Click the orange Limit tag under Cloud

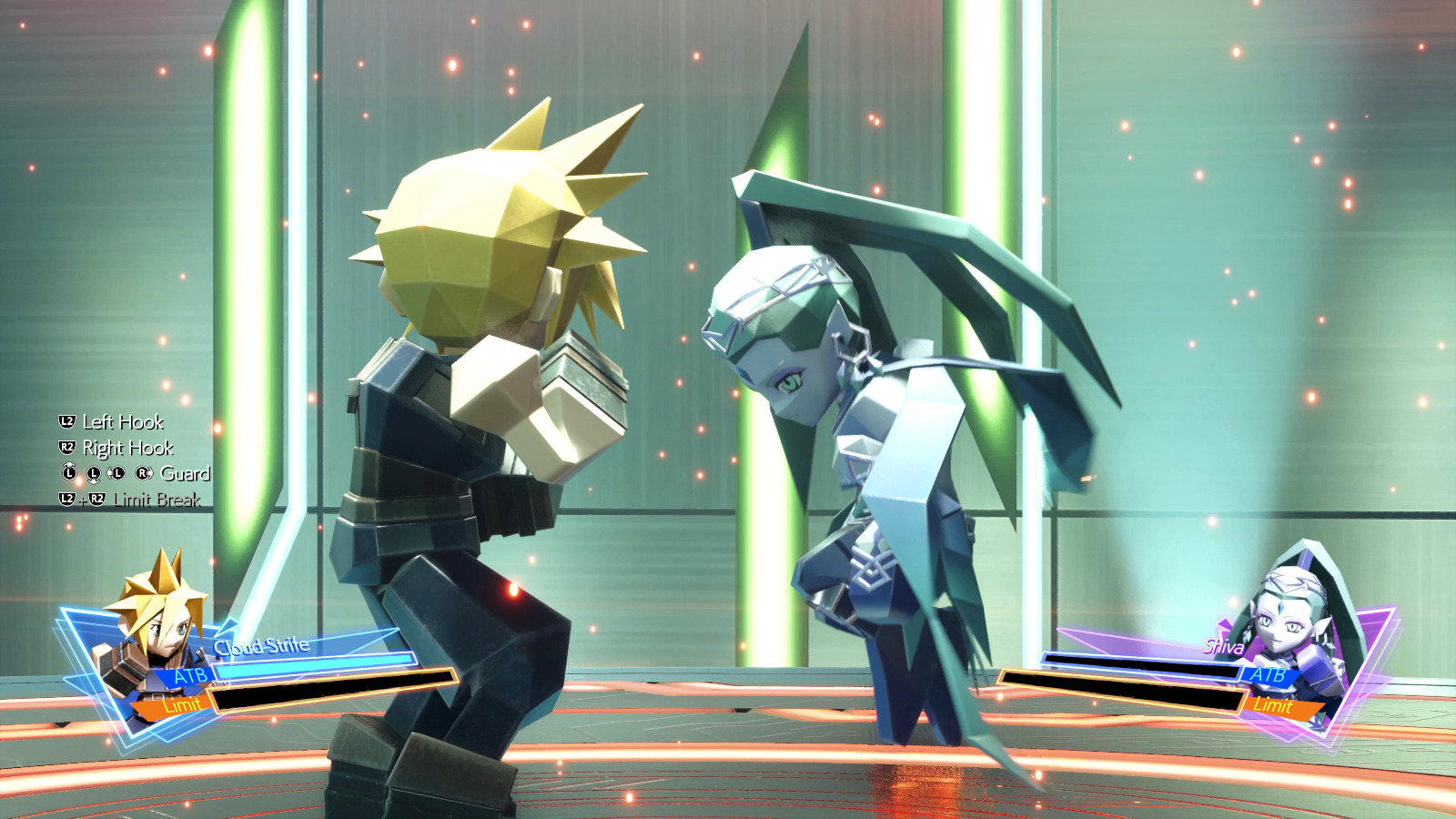[183, 704]
